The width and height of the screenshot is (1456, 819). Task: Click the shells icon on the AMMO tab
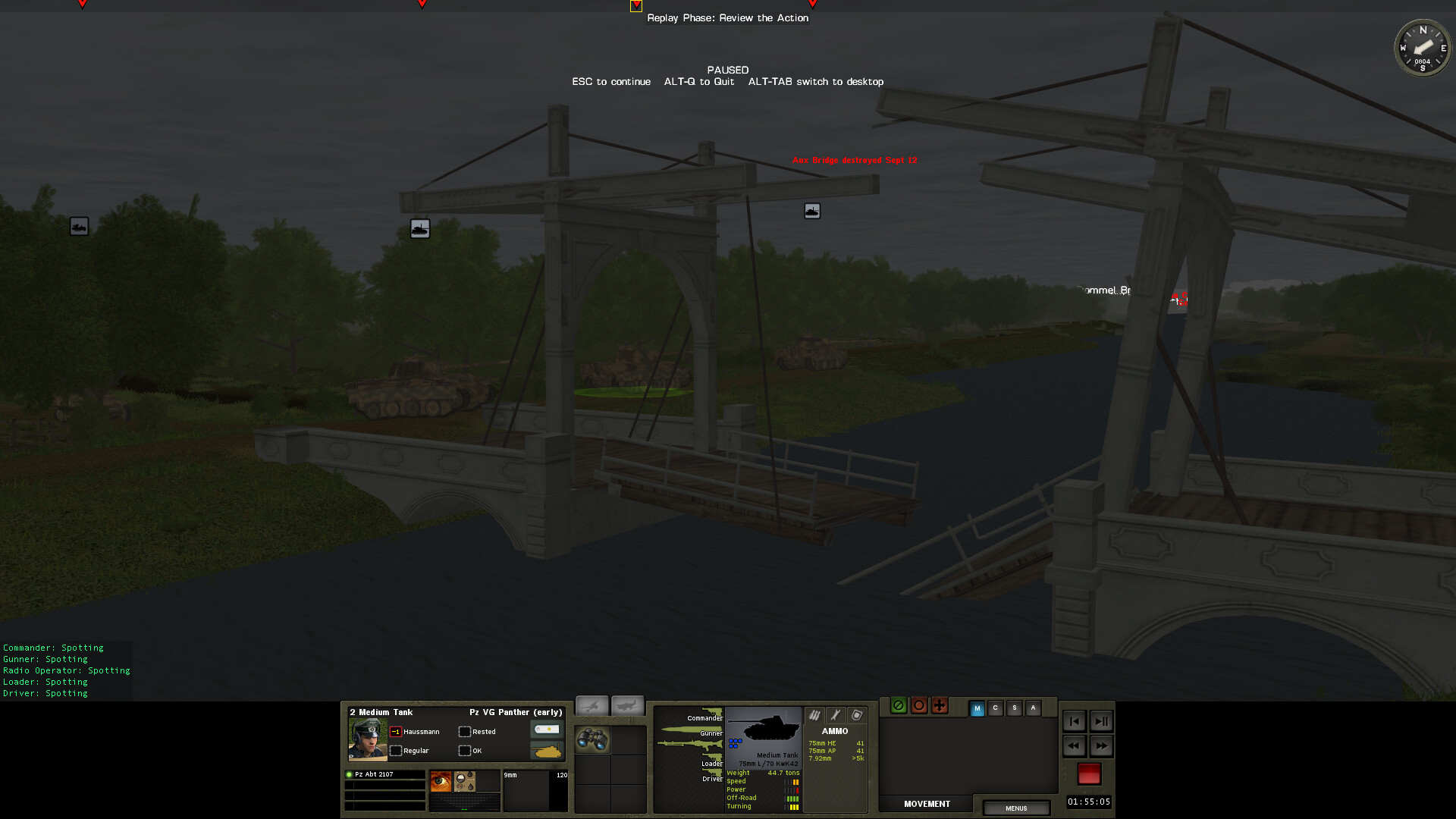coord(814,716)
